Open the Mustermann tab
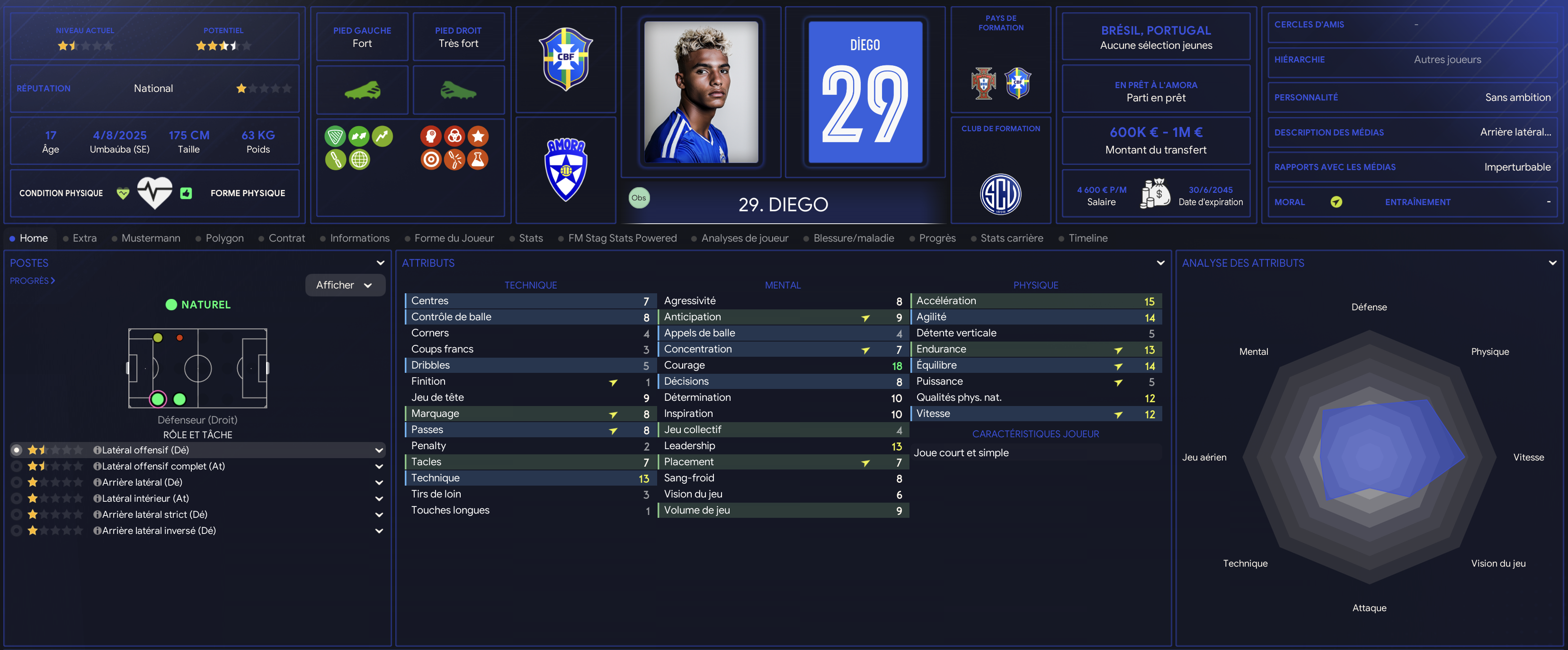 tap(151, 238)
